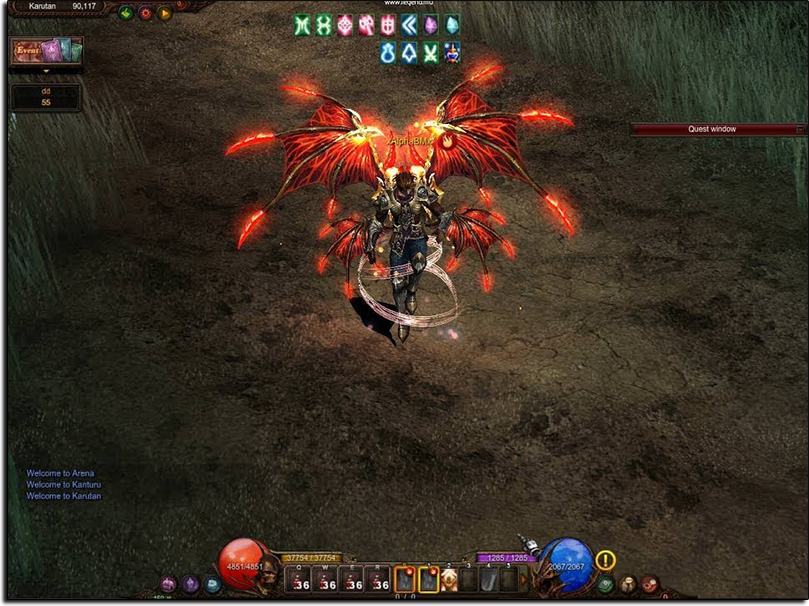The width and height of the screenshot is (809, 606).
Task: Select the W skill slot
Action: [x=325, y=580]
